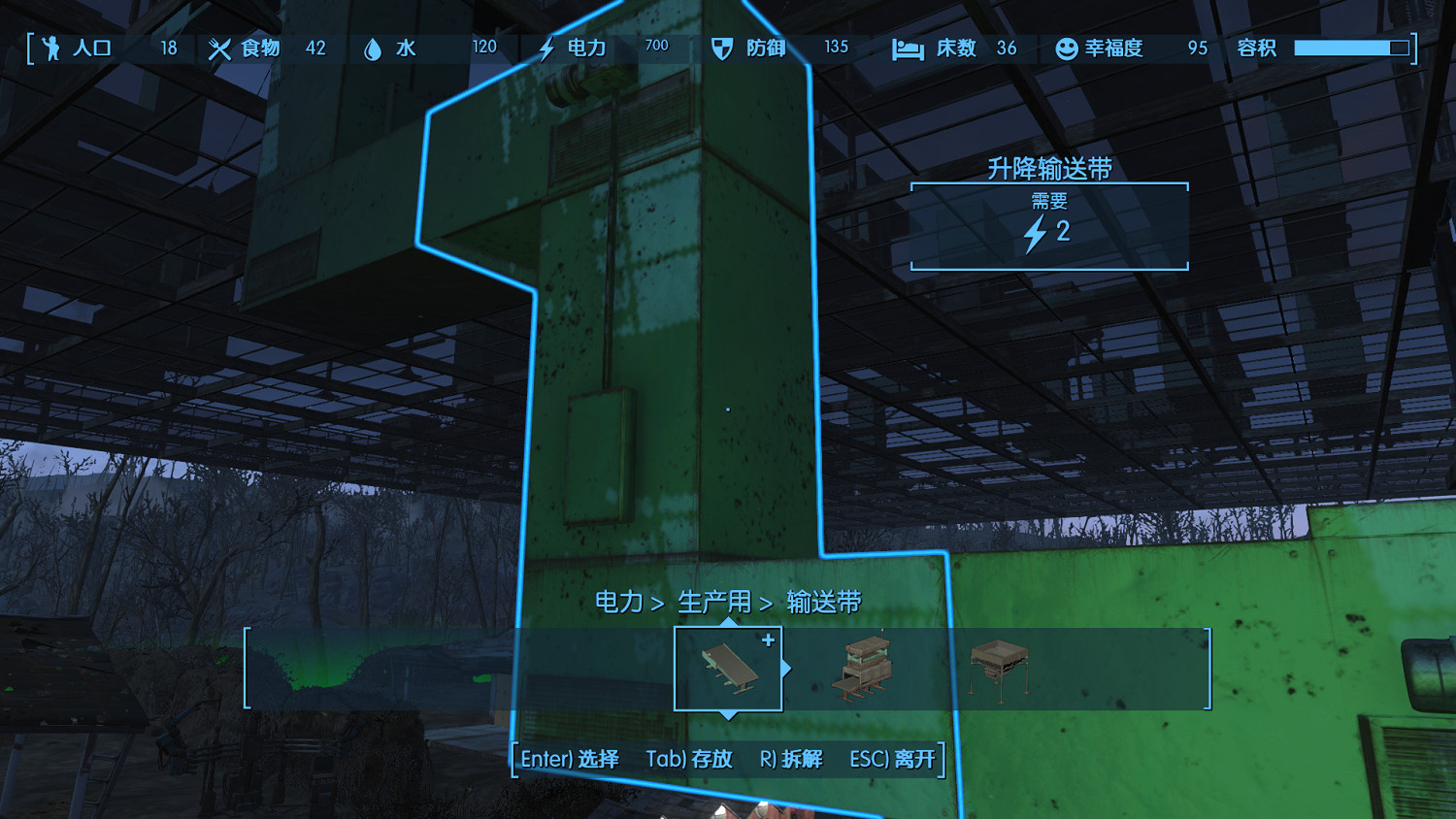Click the 幸福度 (happiness) smiley icon
The height and width of the screenshot is (819, 1456).
pos(1065,48)
